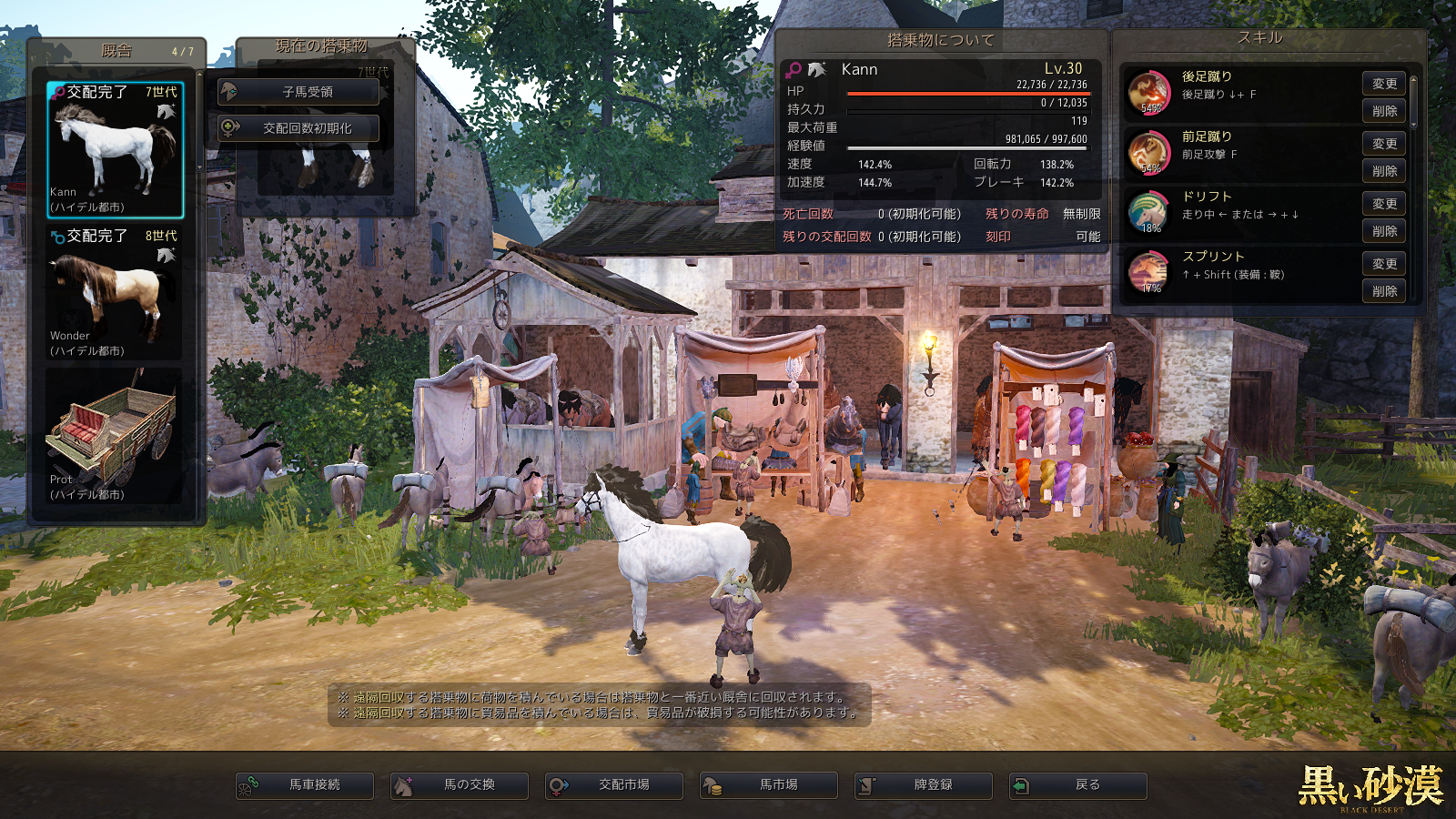Change the 前足蹴り skill
This screenshot has height=819, width=1456.
pos(1383,144)
